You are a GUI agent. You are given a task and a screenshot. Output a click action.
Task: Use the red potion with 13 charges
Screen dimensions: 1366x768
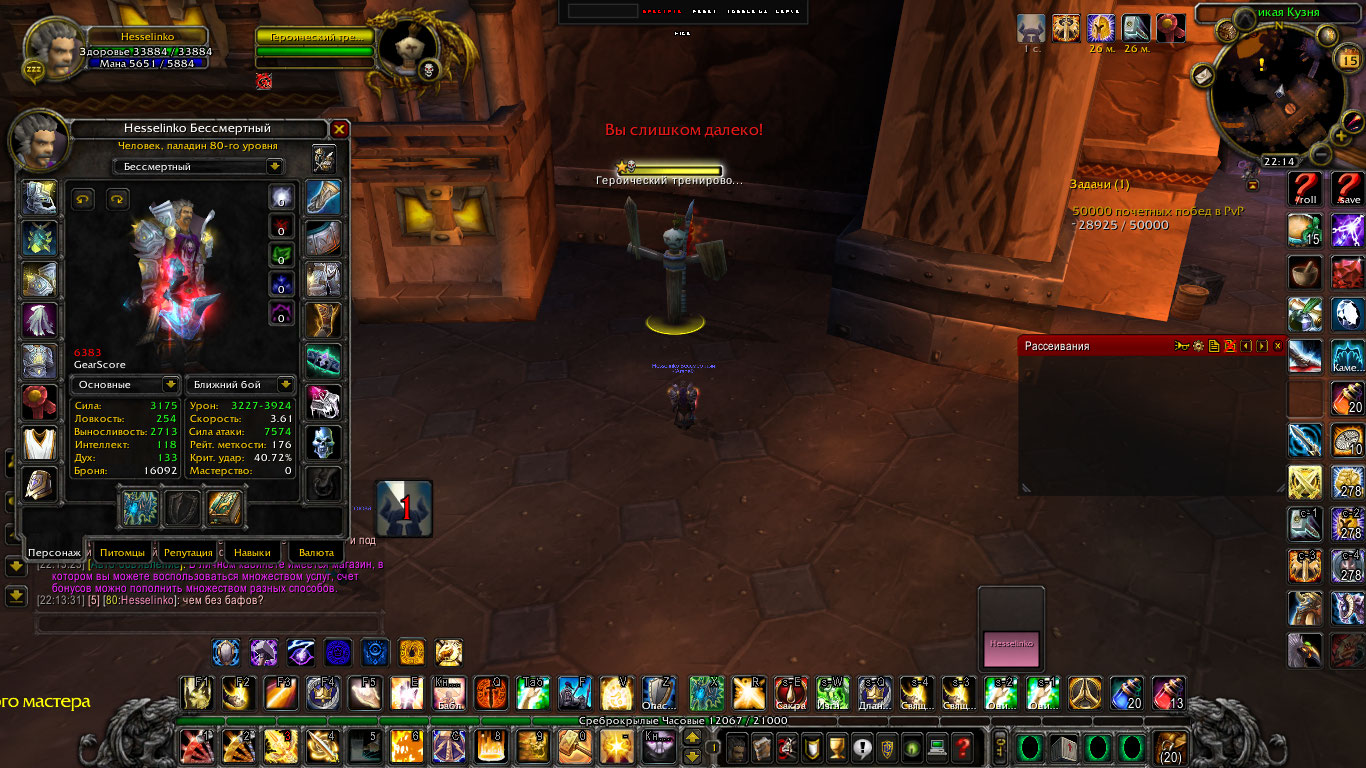1168,692
